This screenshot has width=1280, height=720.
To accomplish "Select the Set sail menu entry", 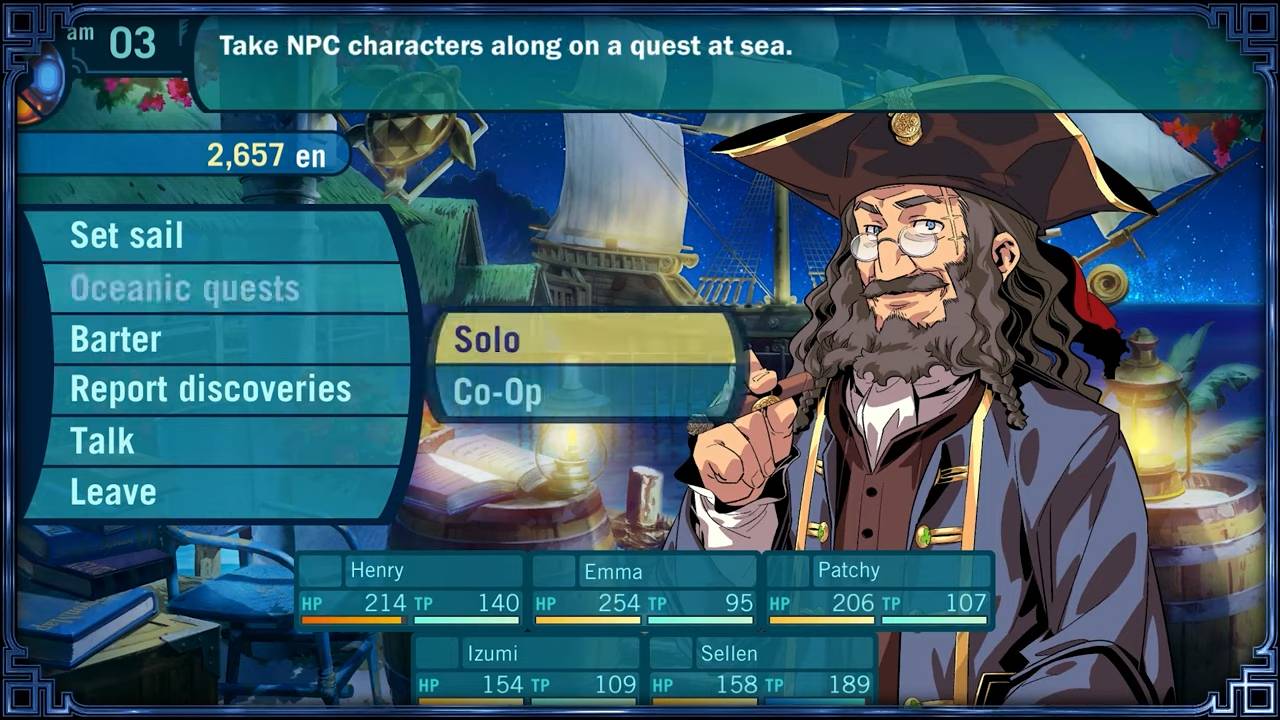I will point(125,235).
